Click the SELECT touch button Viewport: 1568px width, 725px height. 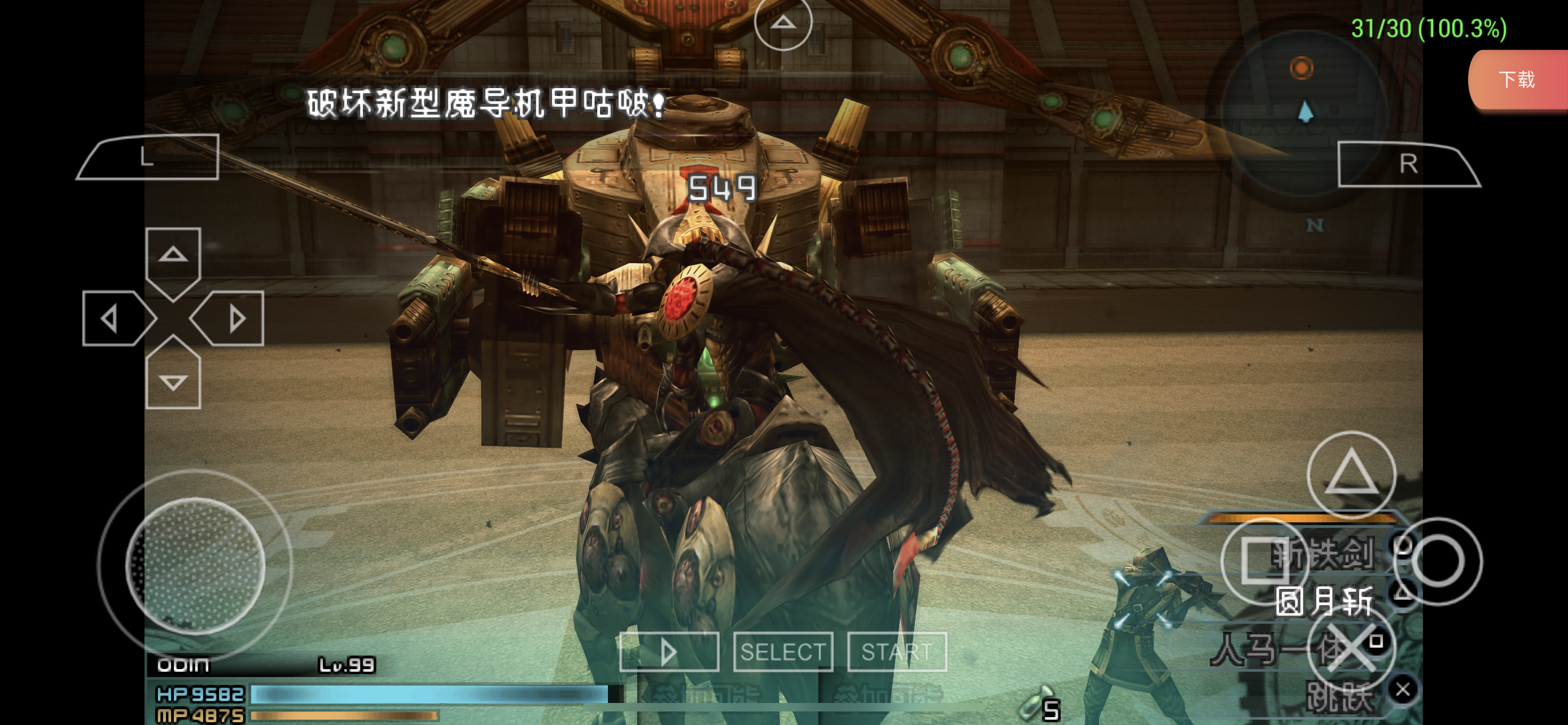(783, 652)
